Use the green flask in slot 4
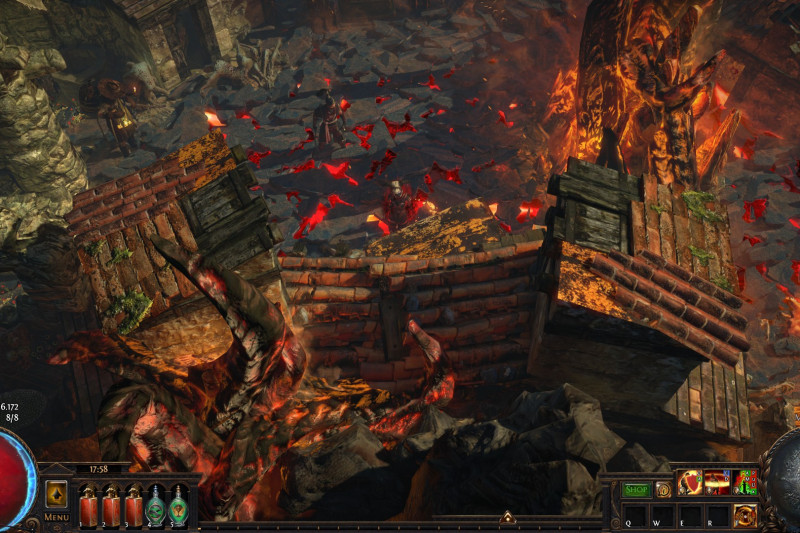 [156, 505]
